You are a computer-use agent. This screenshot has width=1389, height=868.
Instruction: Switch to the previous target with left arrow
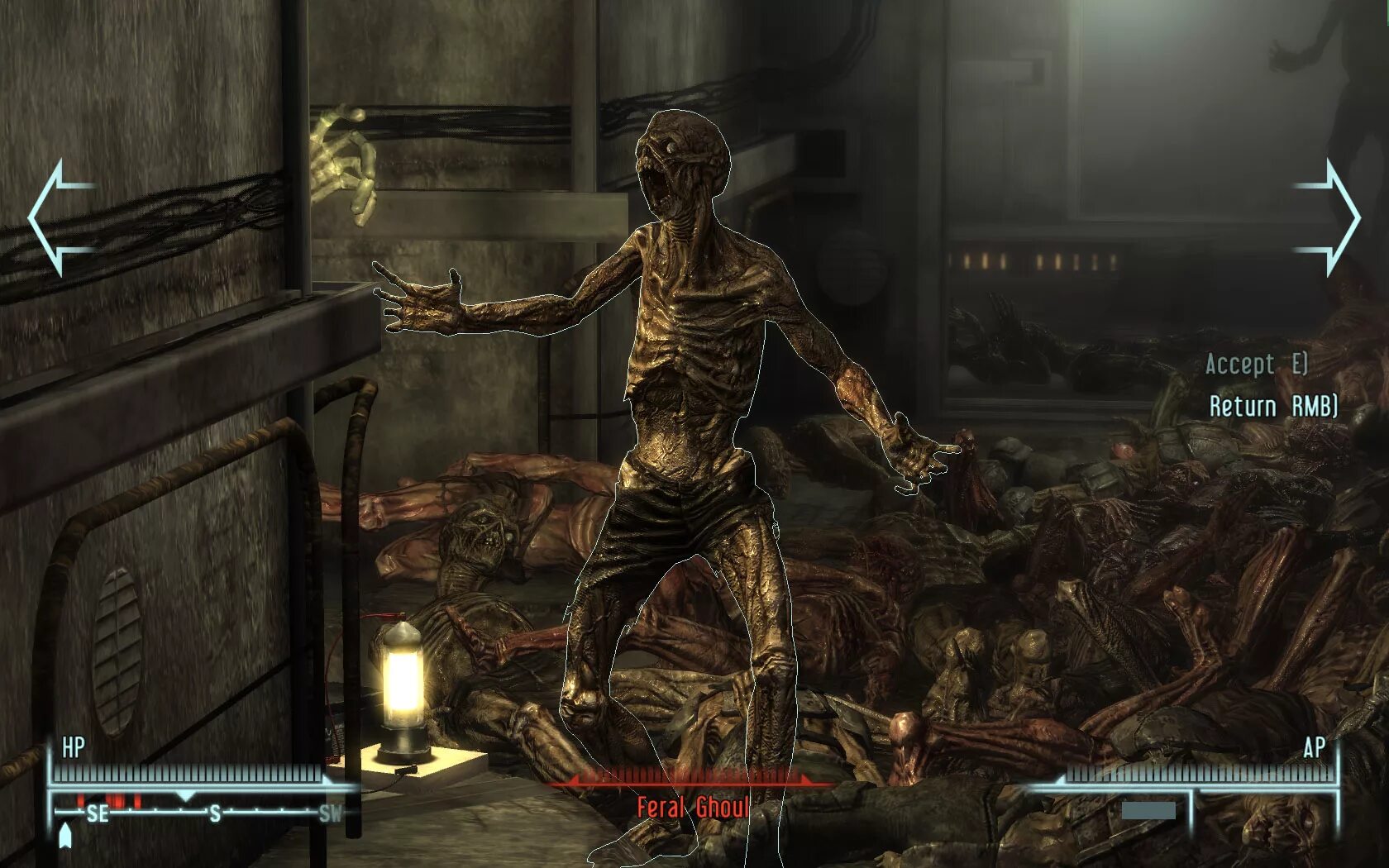(60, 217)
